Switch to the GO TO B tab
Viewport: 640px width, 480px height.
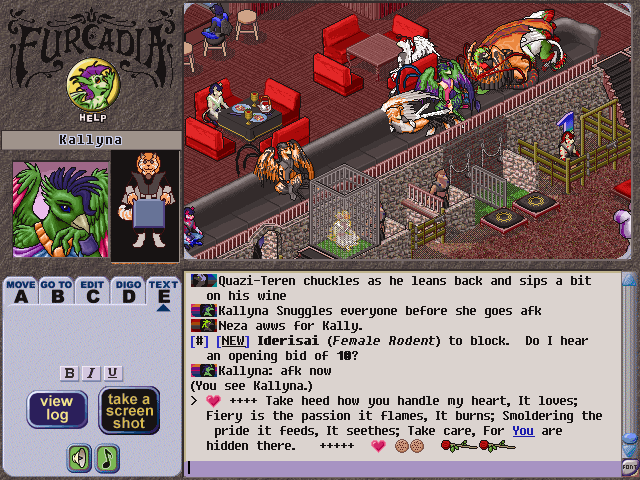coord(56,291)
